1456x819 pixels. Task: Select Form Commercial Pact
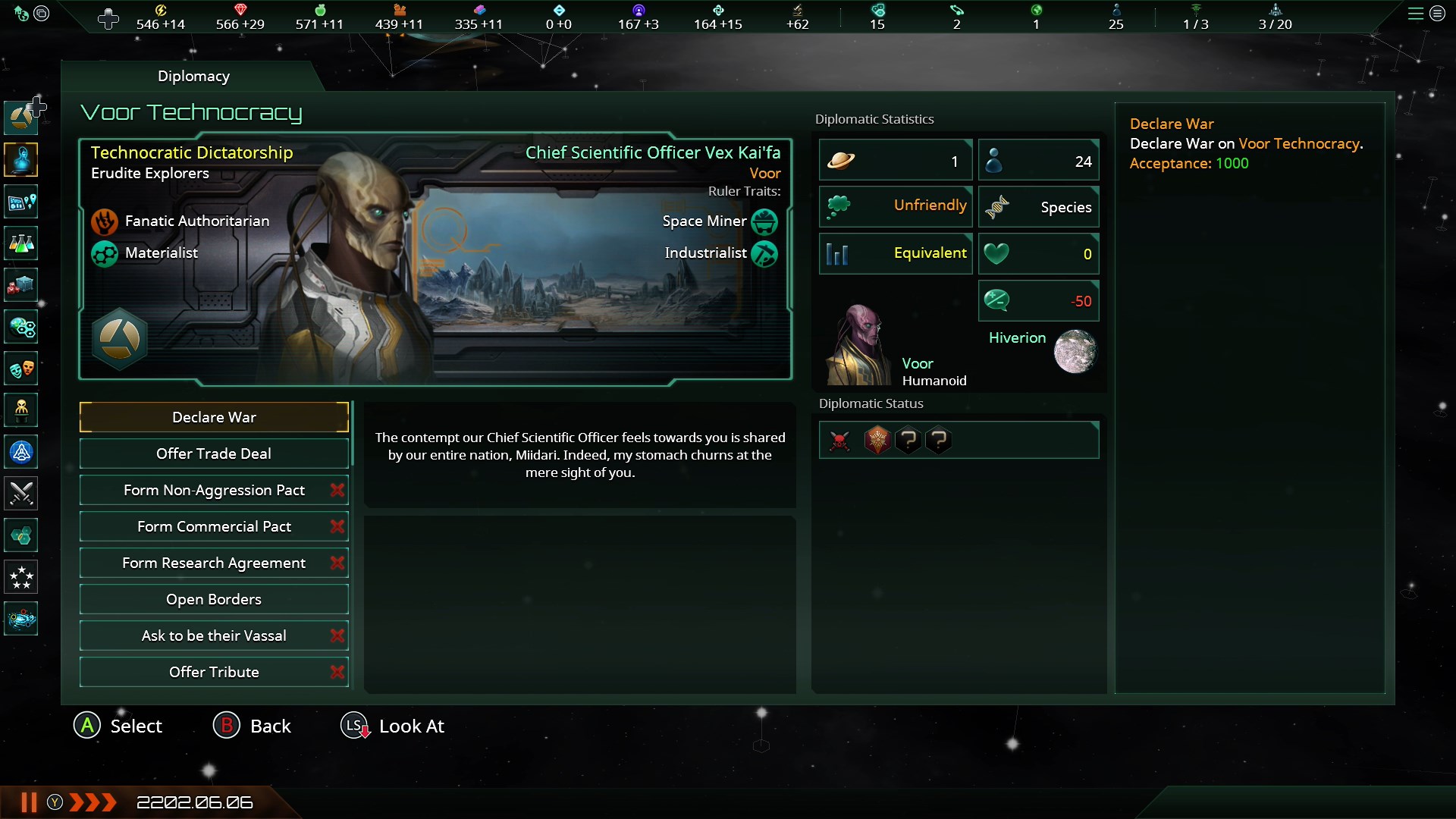point(214,526)
